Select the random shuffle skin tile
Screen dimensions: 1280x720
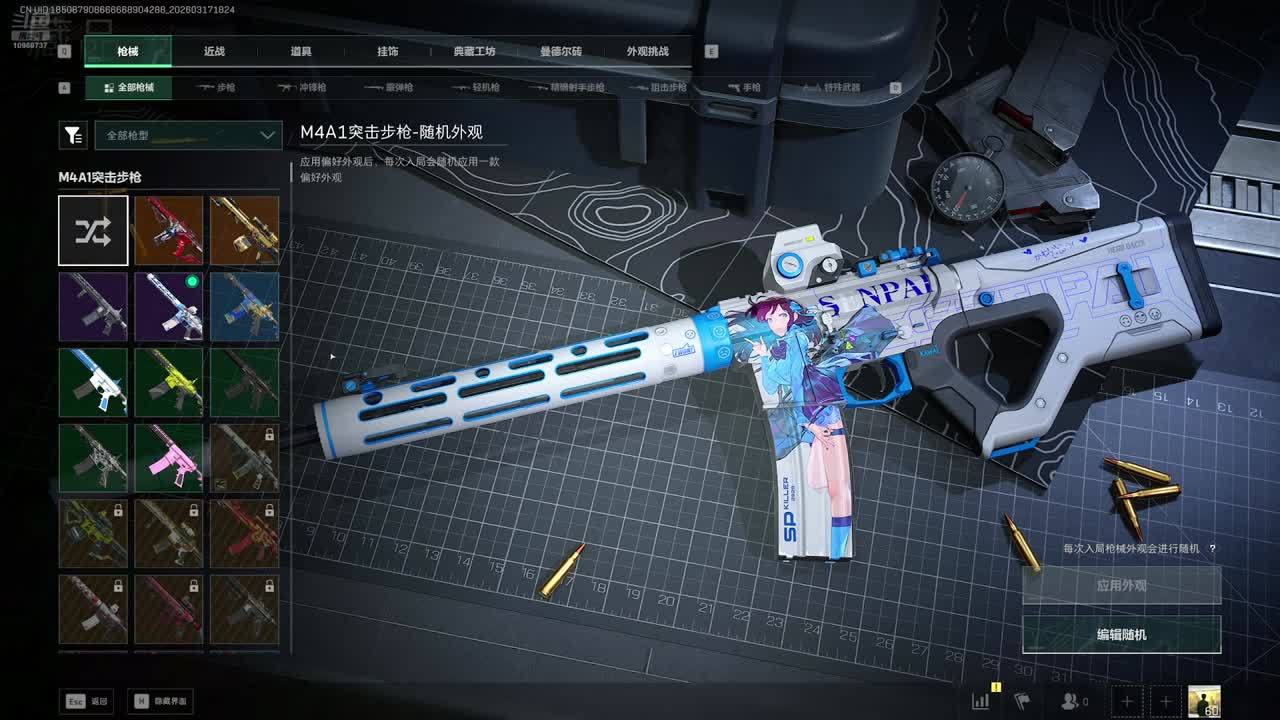click(93, 231)
